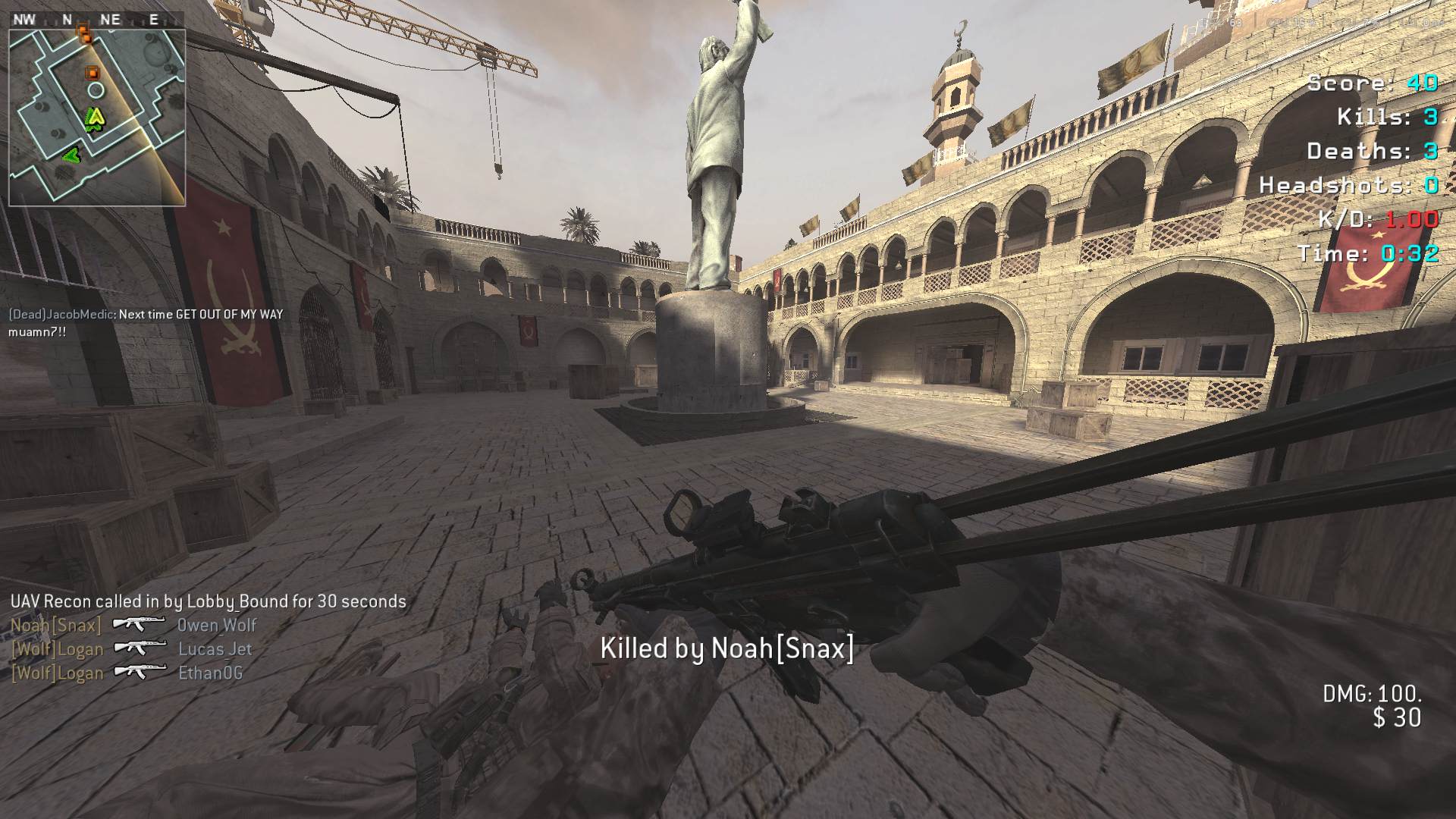Select JacobMedic's chat message
Screen dimensions: 1456x819
point(146,322)
